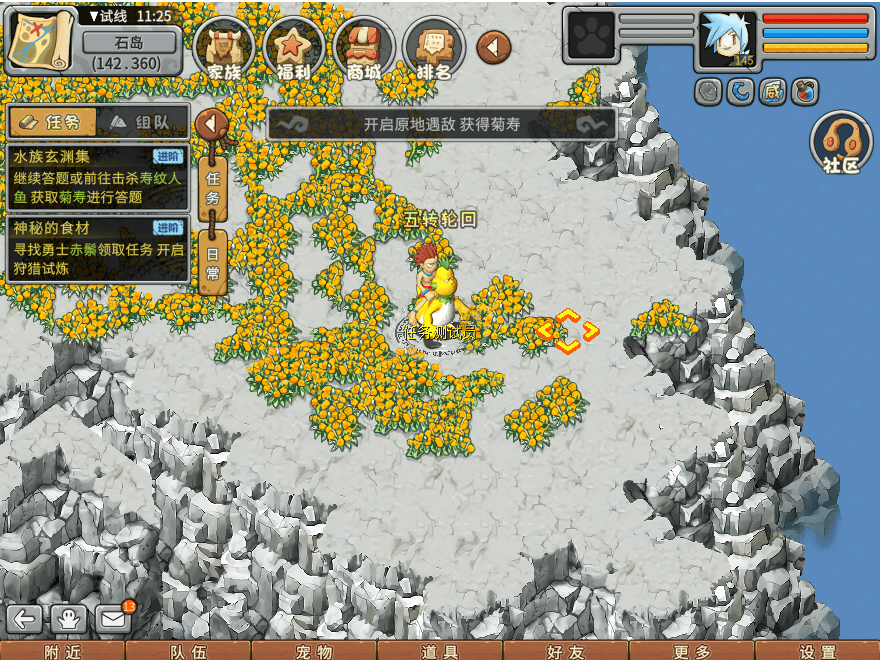Switch to the 任务 quest tab
The width and height of the screenshot is (880, 660).
[52, 122]
